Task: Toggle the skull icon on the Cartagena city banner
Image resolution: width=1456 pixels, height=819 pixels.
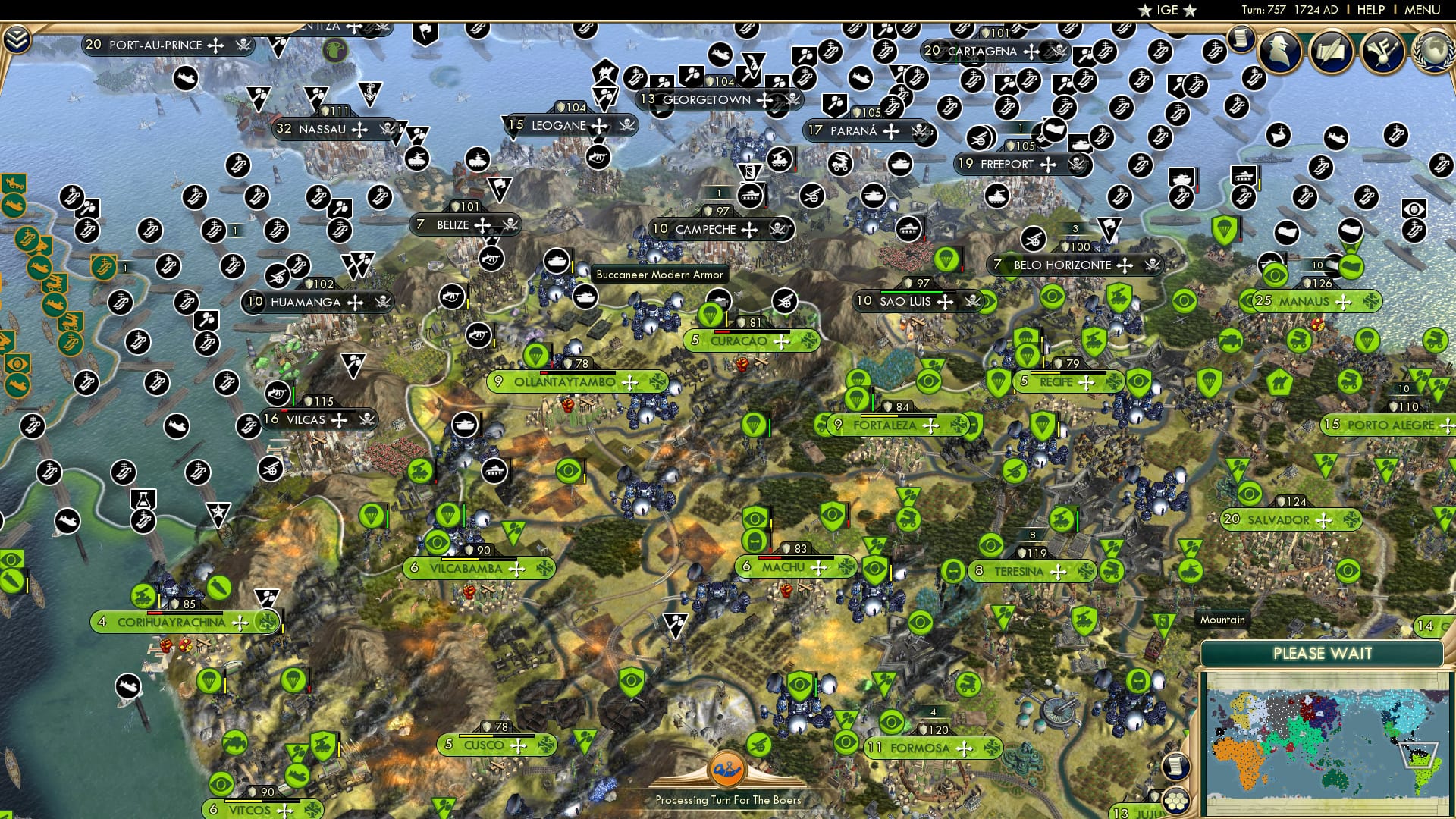Action: tap(1059, 50)
